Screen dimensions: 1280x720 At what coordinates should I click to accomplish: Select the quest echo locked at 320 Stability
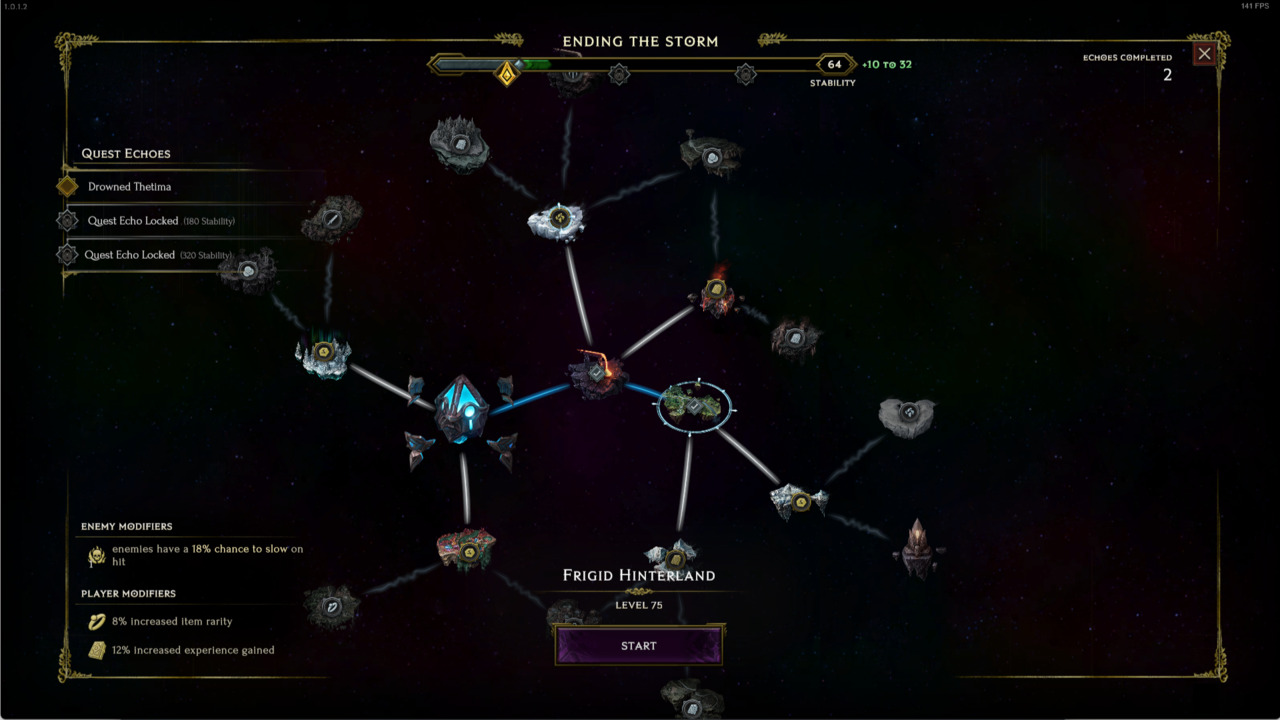[x=146, y=255]
